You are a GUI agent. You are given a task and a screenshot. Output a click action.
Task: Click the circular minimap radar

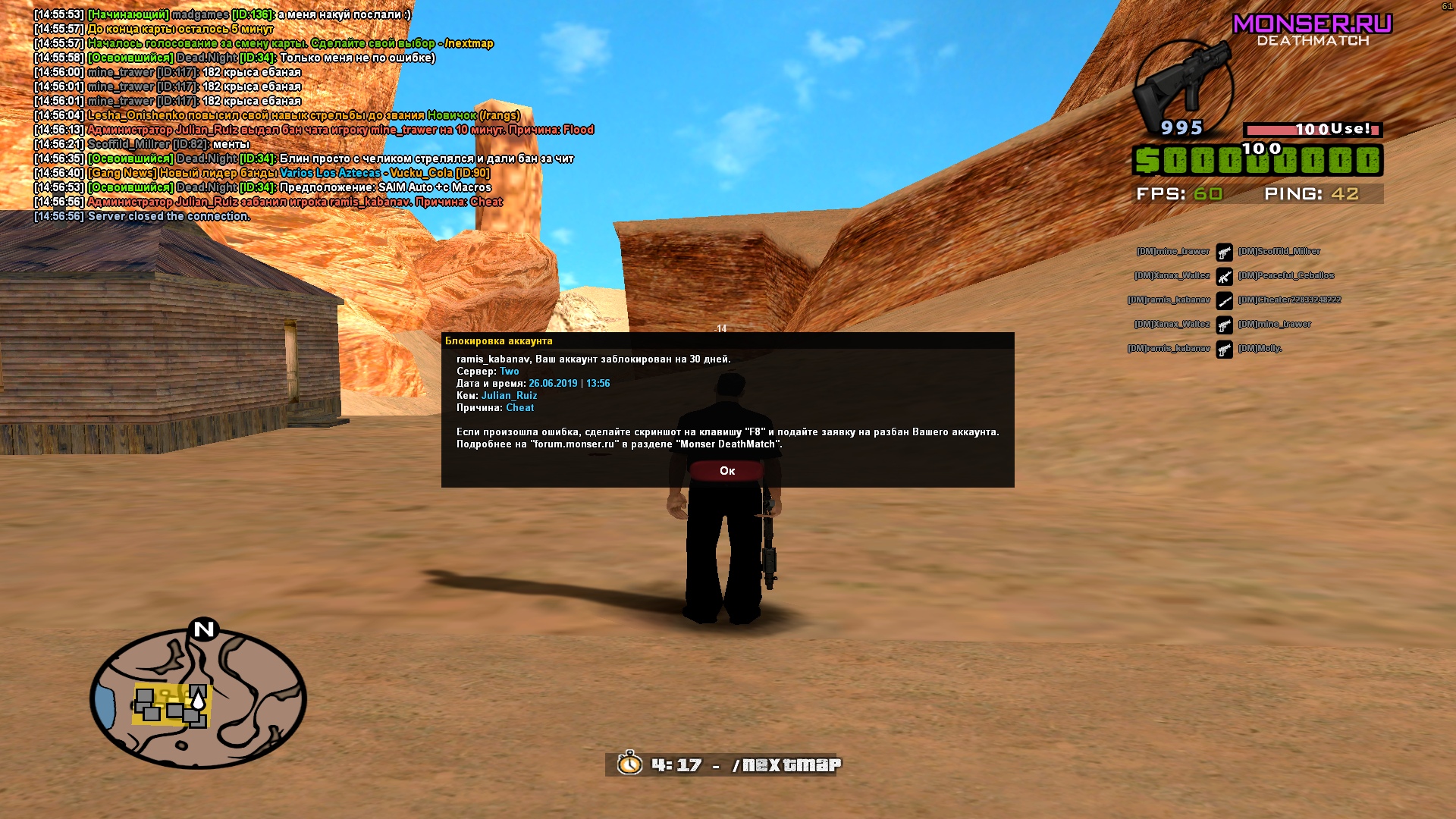pos(198,698)
